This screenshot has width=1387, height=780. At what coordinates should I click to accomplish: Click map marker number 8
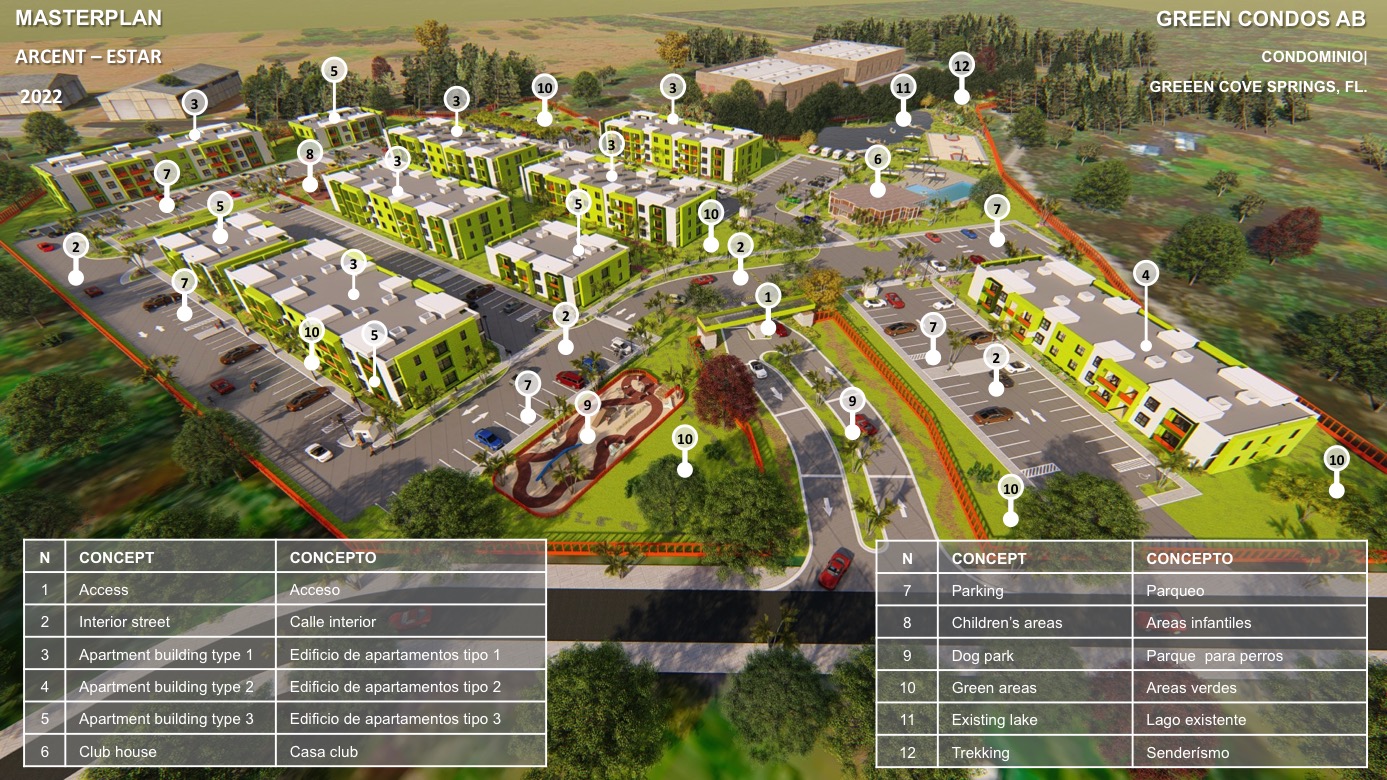point(310,154)
